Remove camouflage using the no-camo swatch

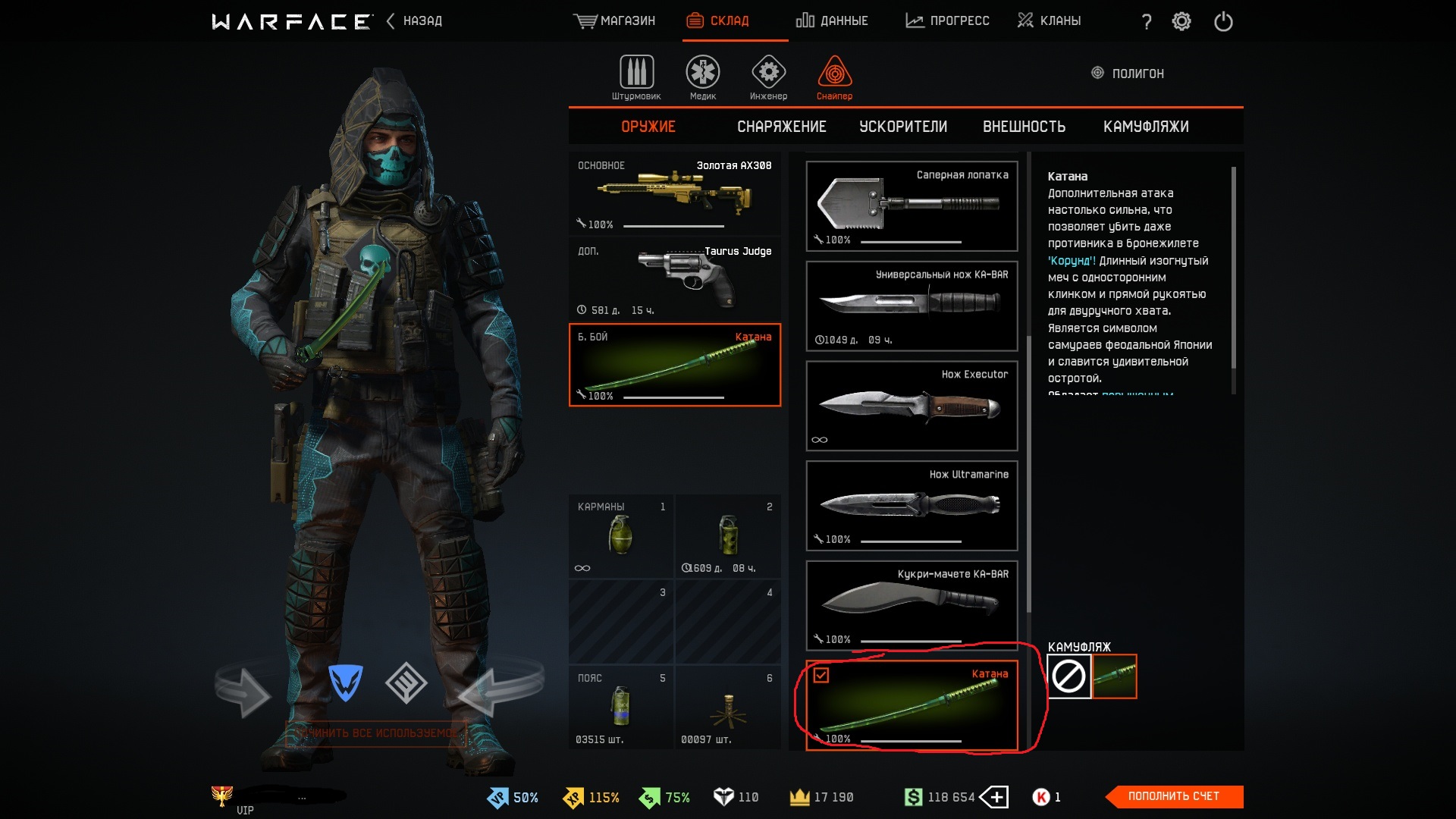1068,676
